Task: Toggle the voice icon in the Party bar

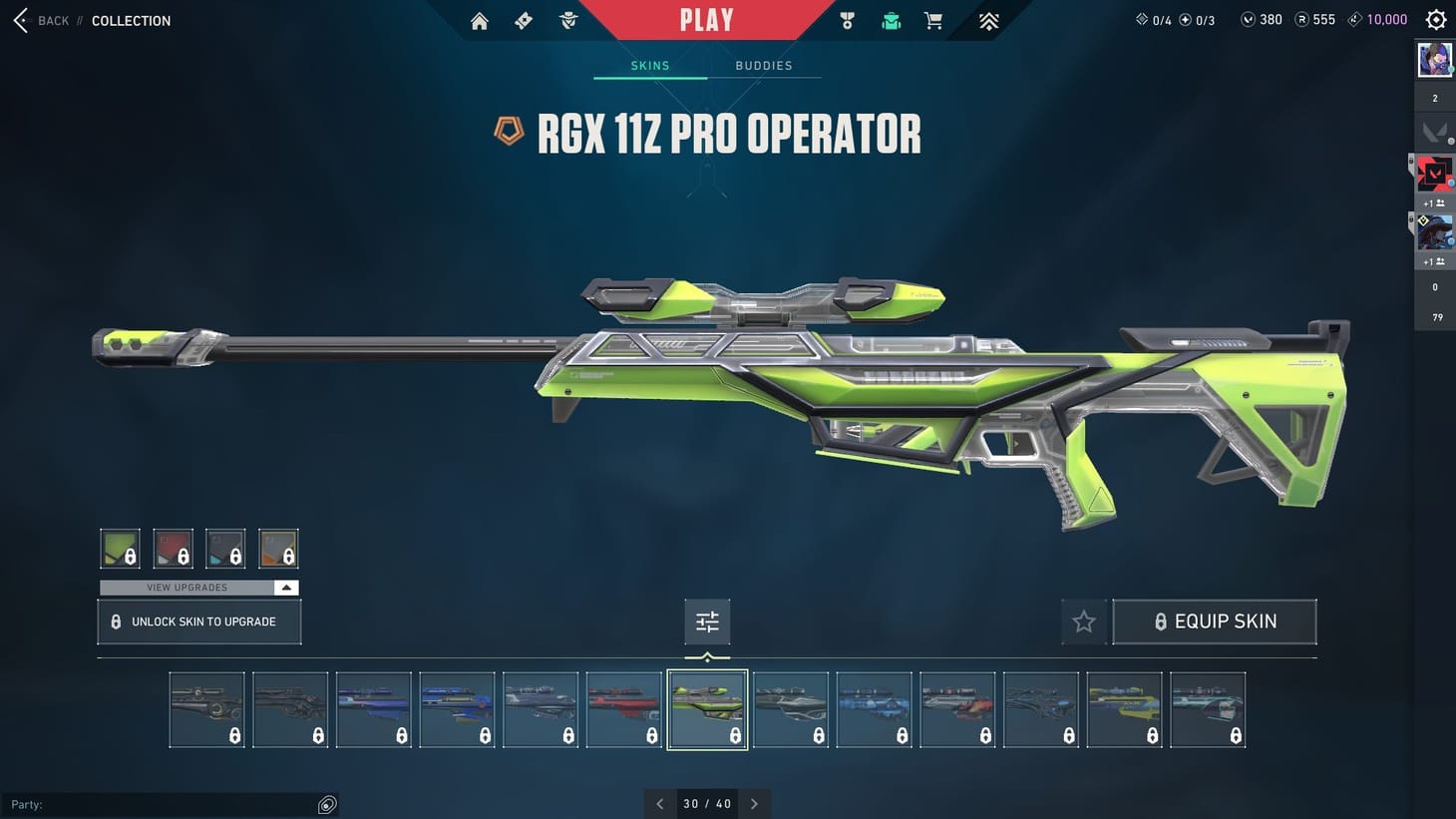Action: (327, 804)
